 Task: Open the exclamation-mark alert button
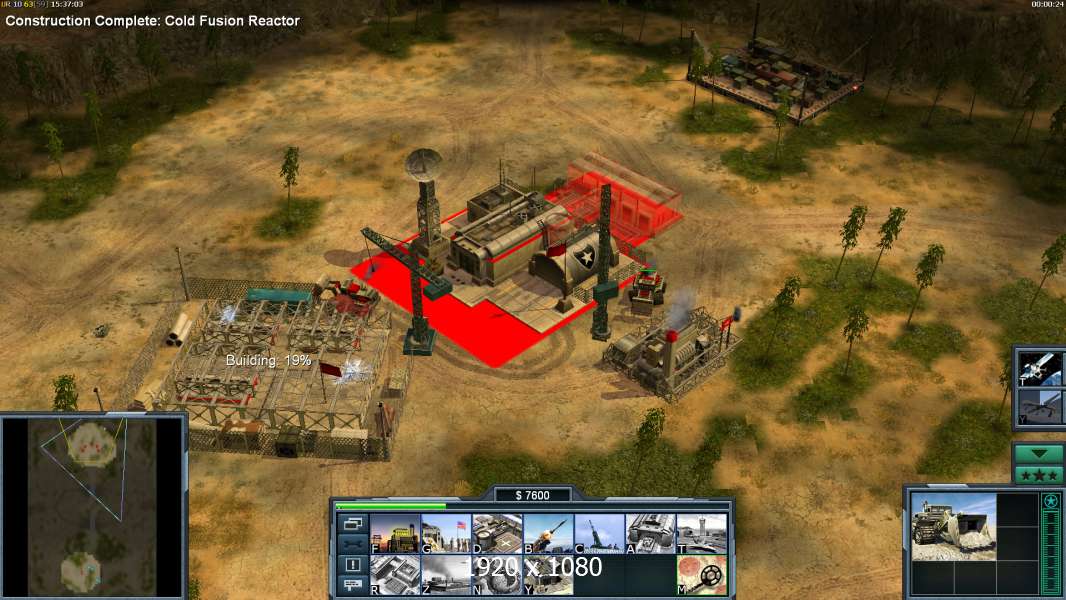(x=353, y=564)
